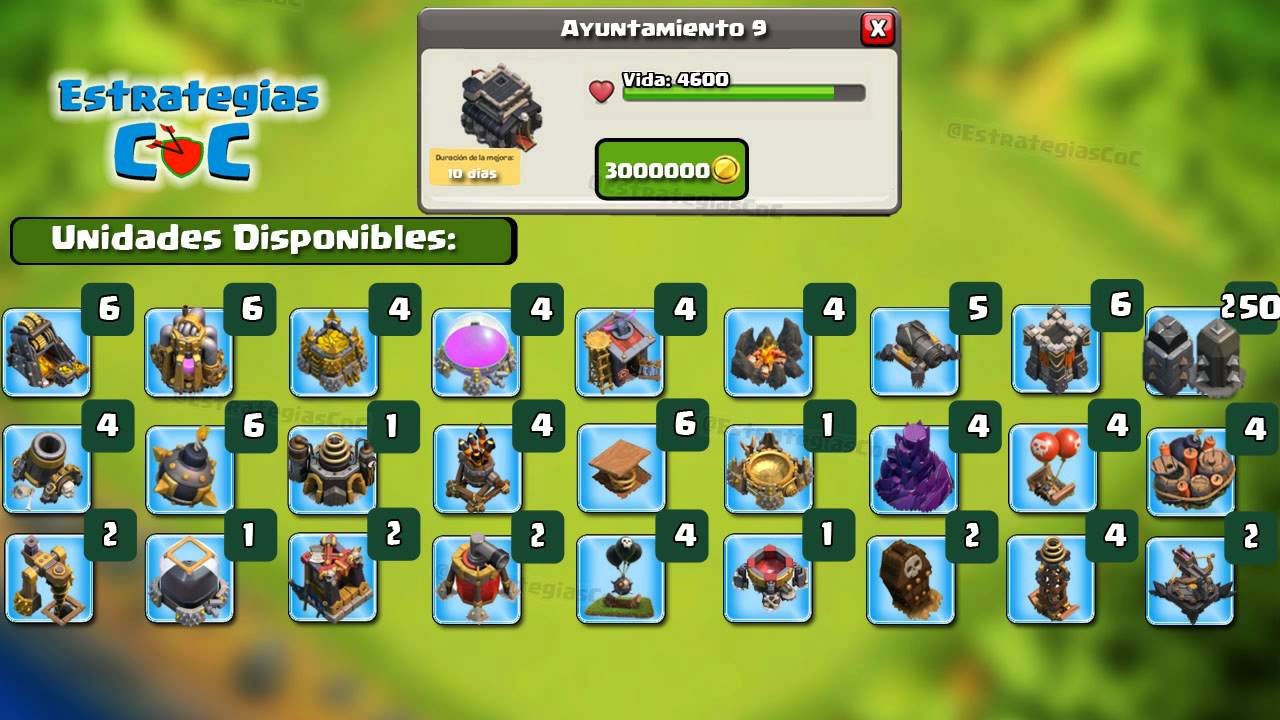Select the mortar tile
This screenshot has width=1280, height=720.
click(x=47, y=469)
